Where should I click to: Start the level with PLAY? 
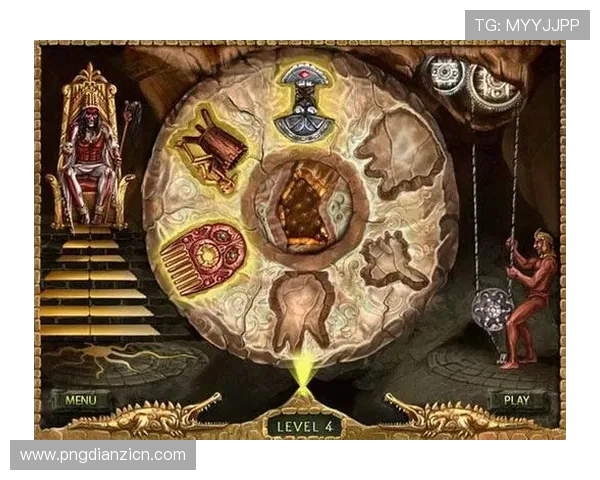point(516,400)
